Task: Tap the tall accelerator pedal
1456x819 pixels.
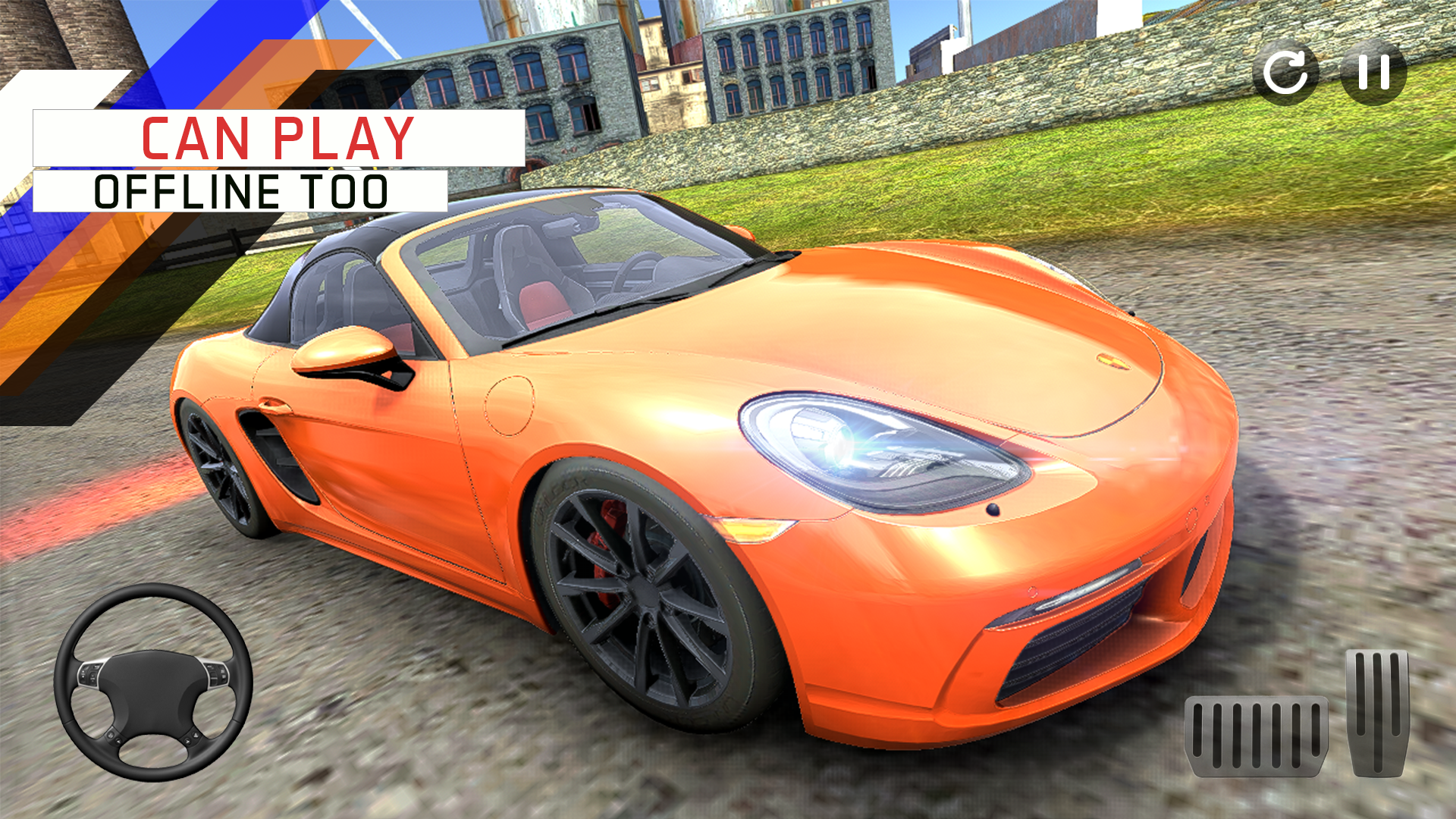Action: 1377,712
